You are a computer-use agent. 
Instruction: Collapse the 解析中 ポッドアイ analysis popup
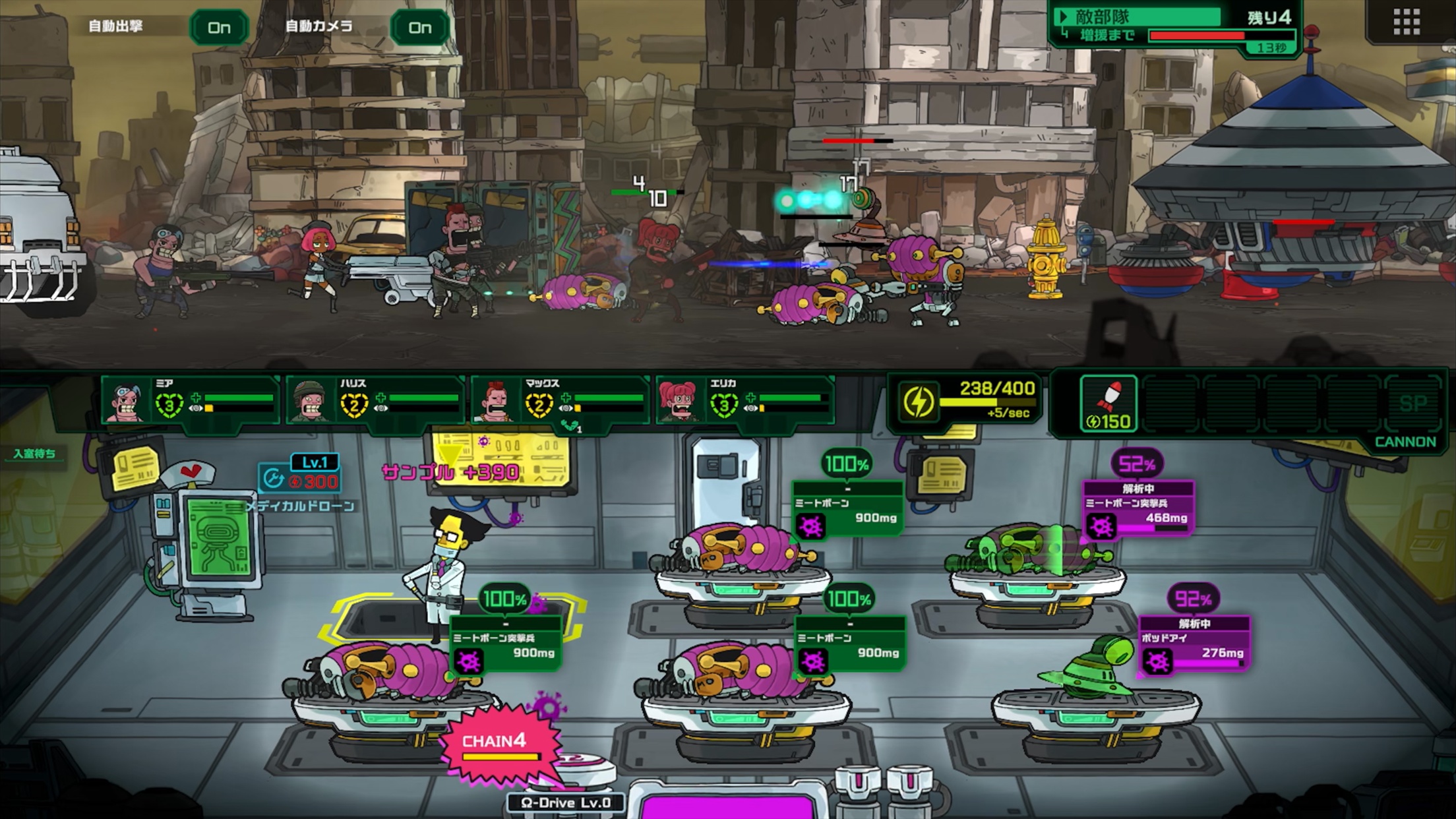coord(1196,622)
